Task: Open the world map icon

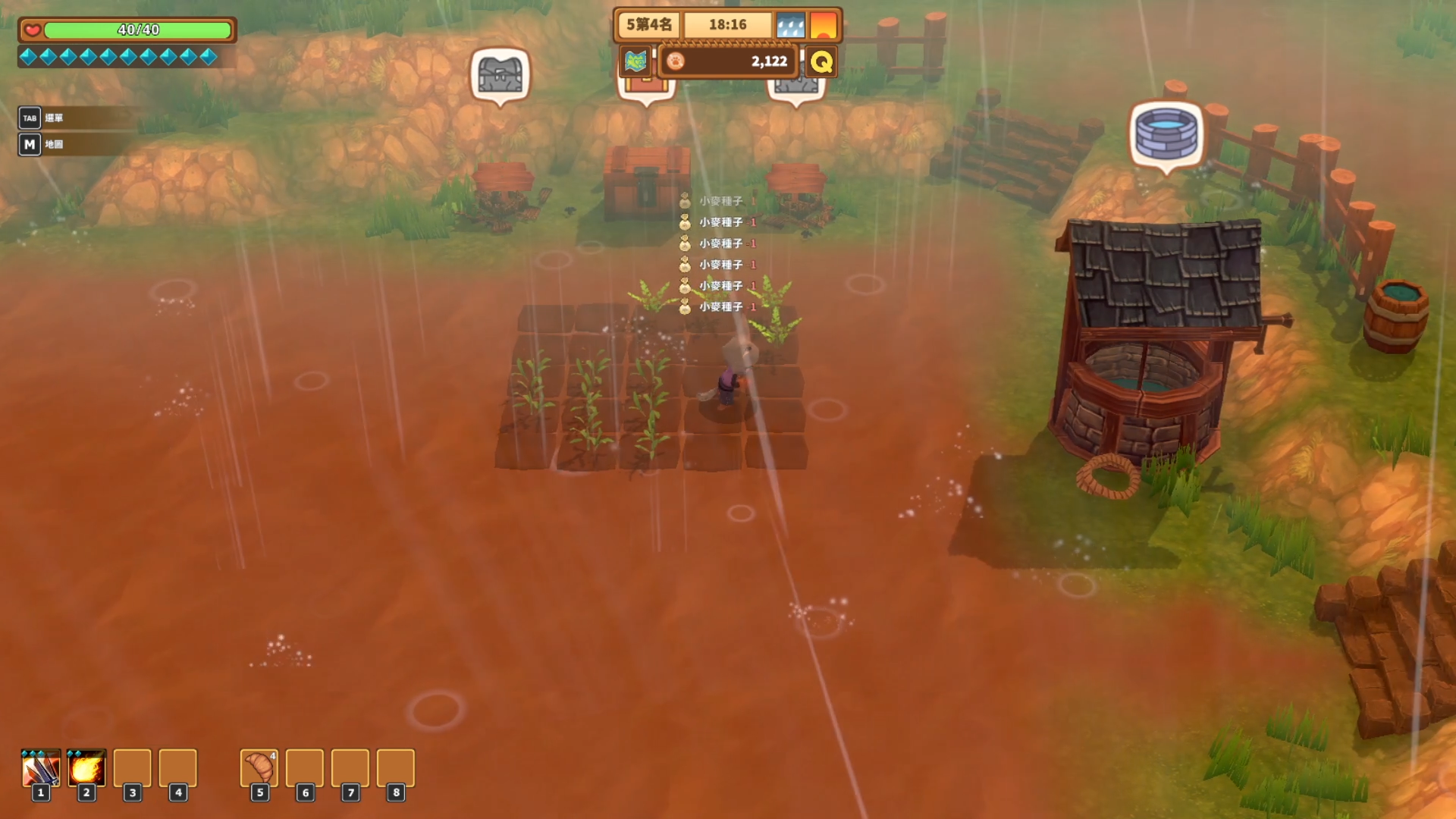Action: (635, 61)
